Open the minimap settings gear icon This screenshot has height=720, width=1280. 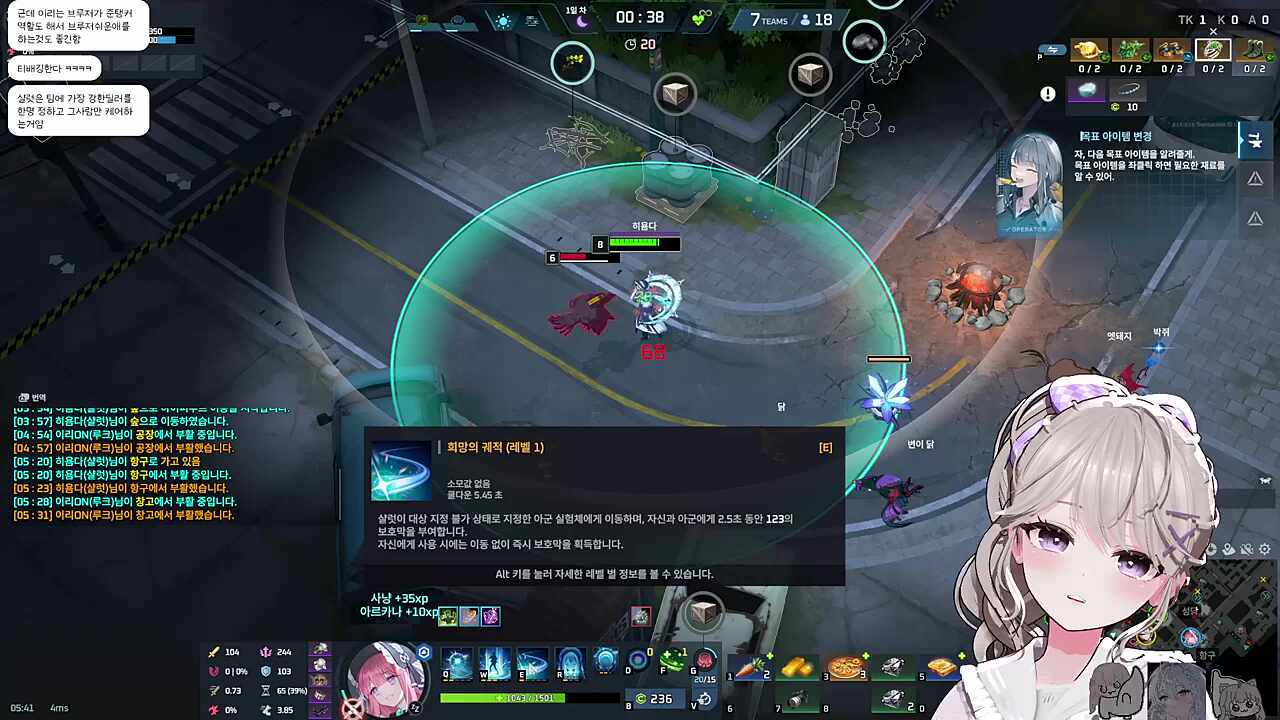click(1264, 549)
